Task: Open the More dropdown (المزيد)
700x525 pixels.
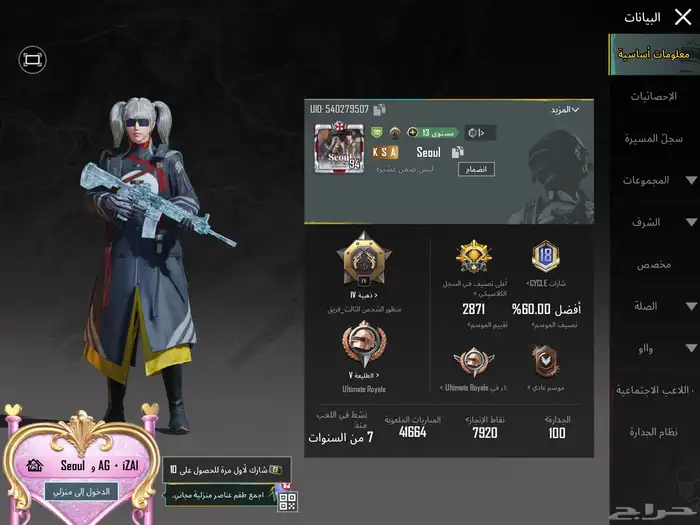Action: click(562, 109)
